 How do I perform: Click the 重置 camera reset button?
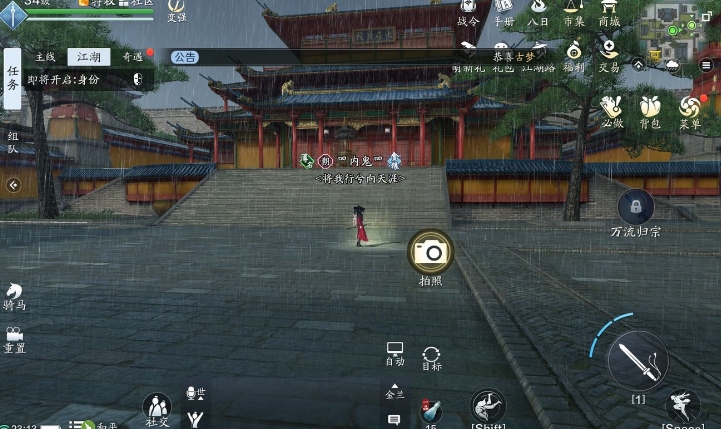pos(14,338)
